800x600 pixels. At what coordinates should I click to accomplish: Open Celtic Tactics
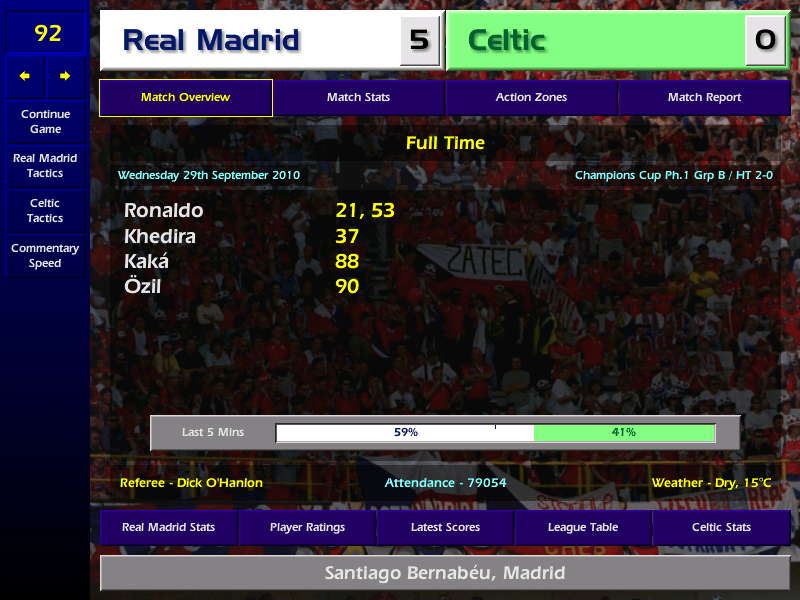[x=45, y=210]
